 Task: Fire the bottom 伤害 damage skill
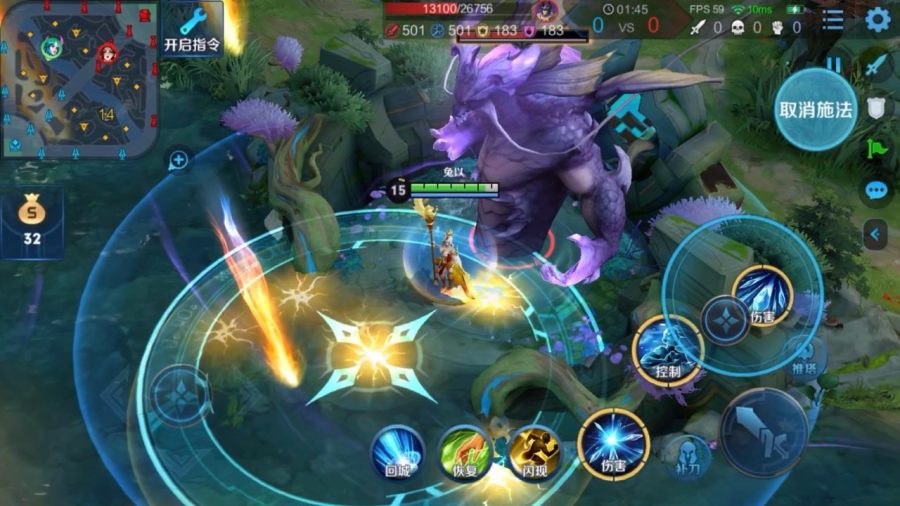(x=613, y=444)
